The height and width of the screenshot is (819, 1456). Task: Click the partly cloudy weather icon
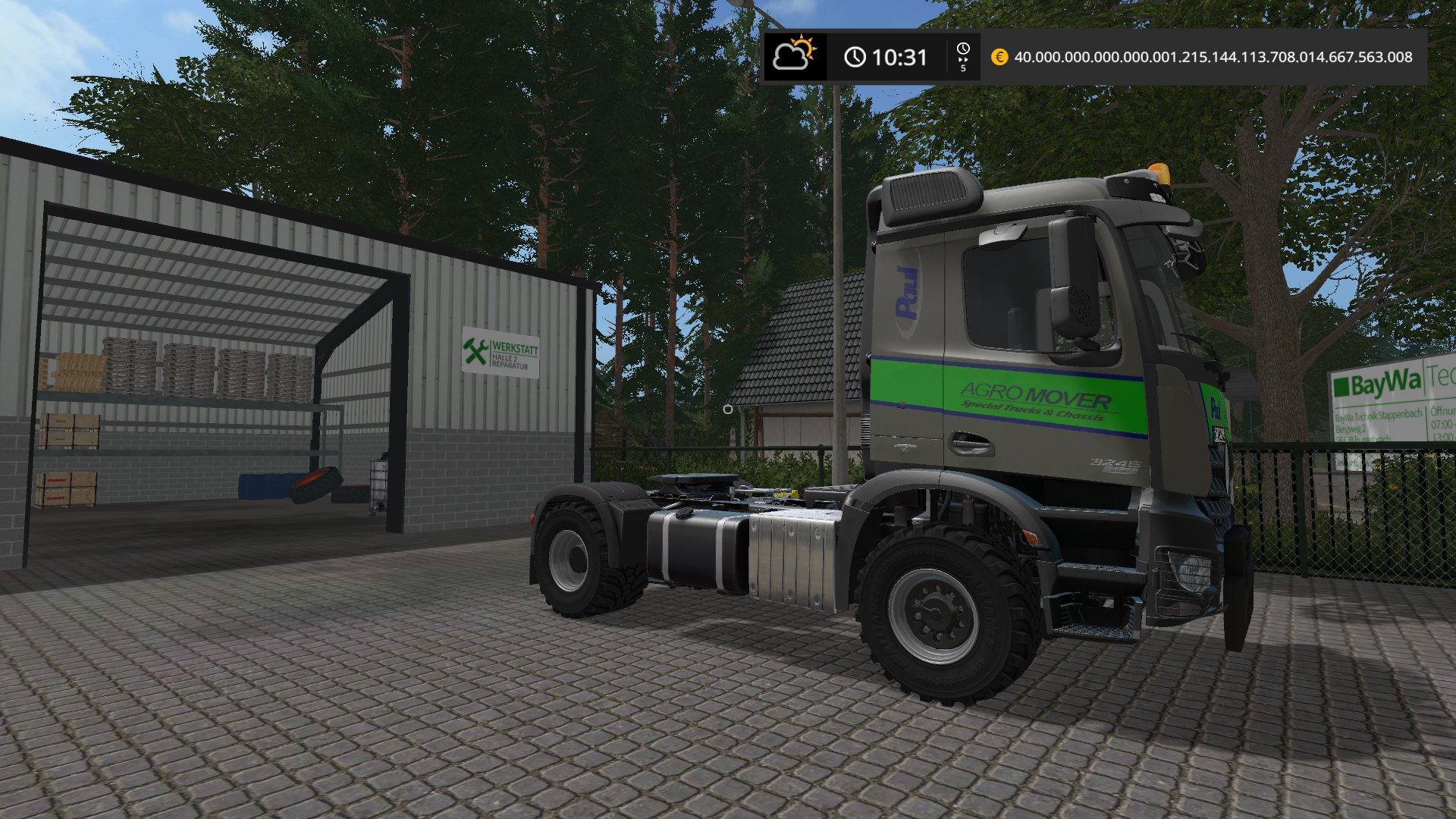[x=794, y=55]
